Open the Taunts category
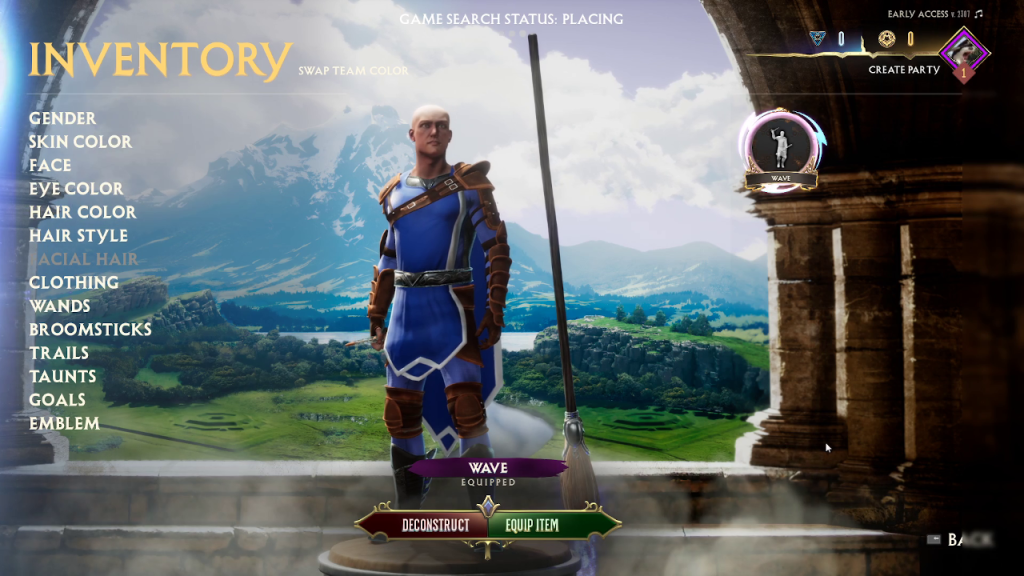Image resolution: width=1024 pixels, height=576 pixels. (63, 376)
